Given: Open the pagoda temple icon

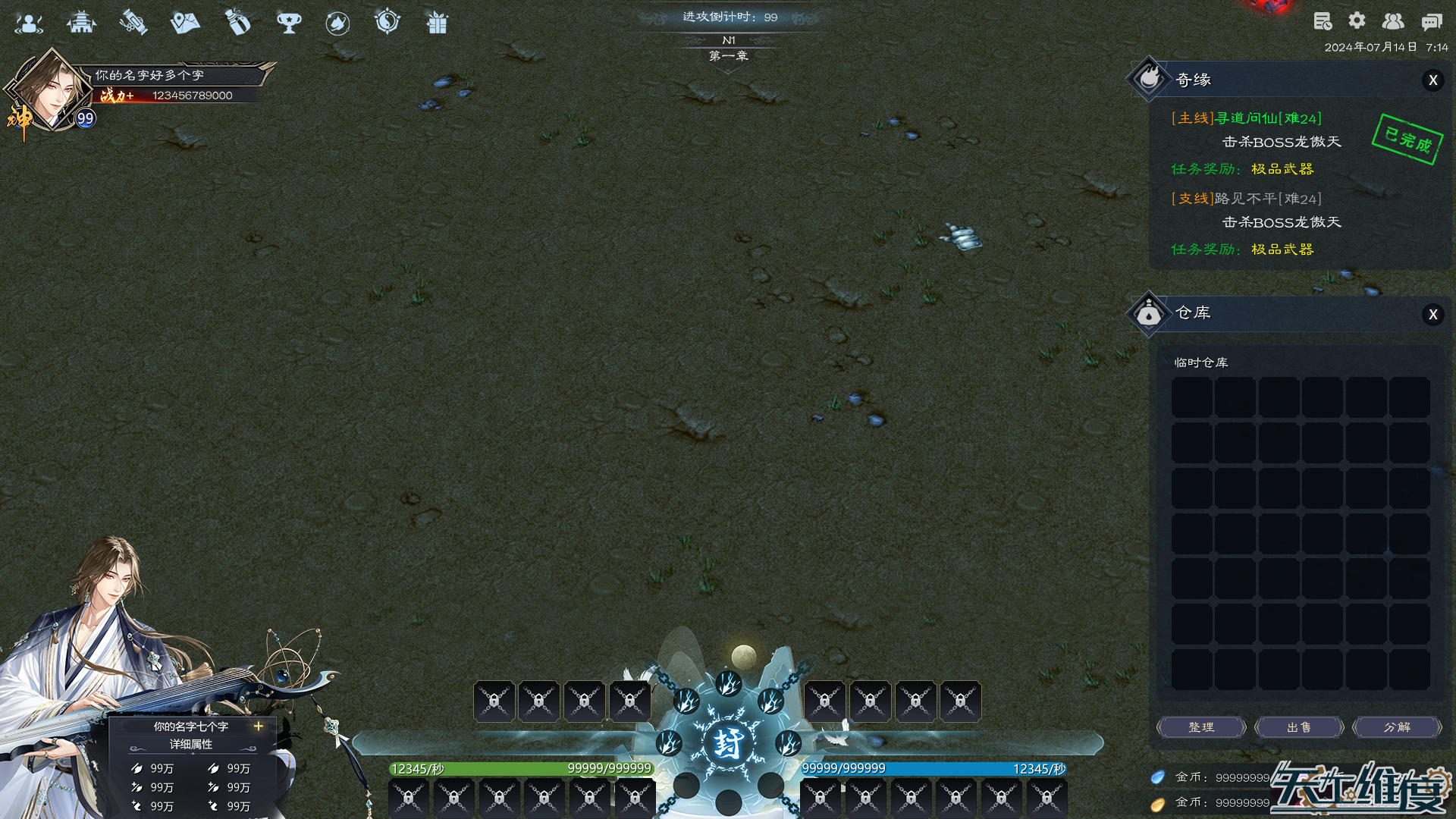Looking at the screenshot, I should click(81, 23).
